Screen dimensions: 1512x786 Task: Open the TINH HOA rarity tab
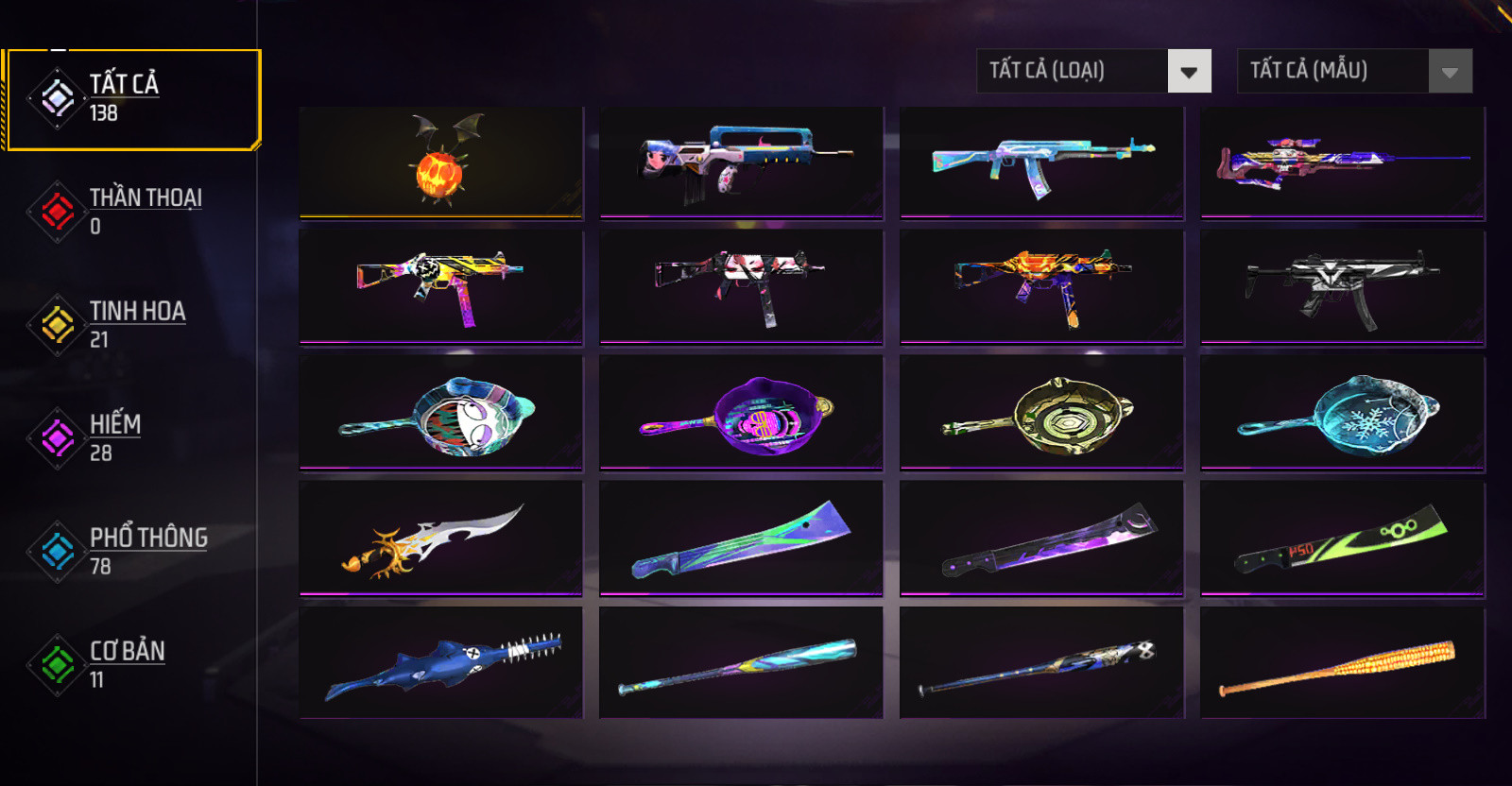(130, 325)
